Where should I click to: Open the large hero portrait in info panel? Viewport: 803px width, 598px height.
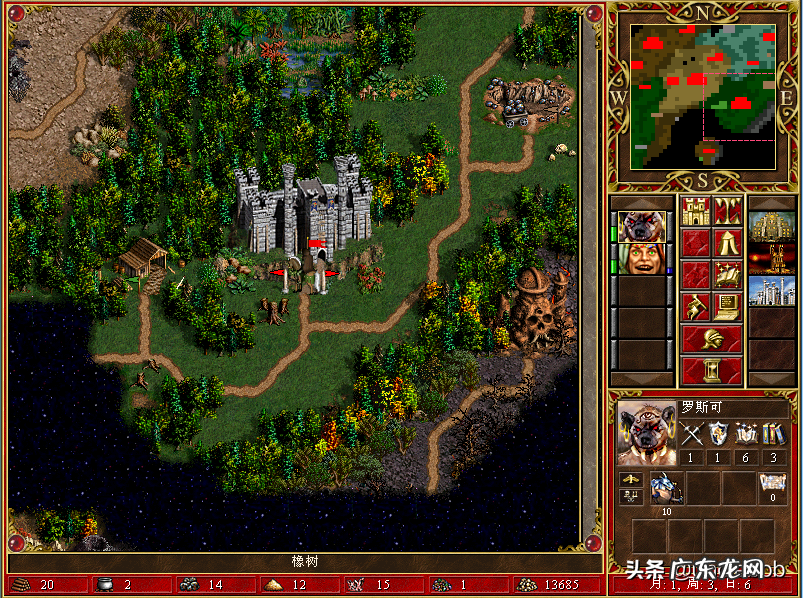coord(645,433)
